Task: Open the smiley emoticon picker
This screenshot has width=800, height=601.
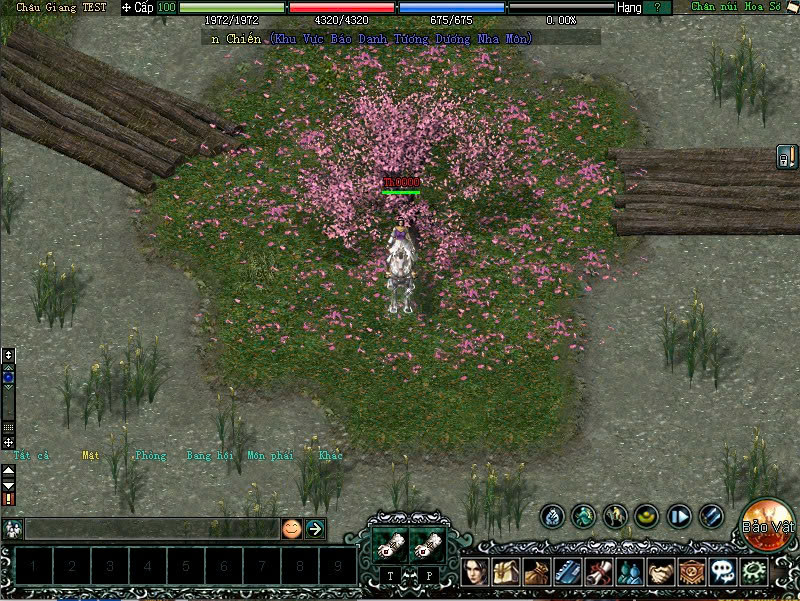Action: tap(291, 529)
